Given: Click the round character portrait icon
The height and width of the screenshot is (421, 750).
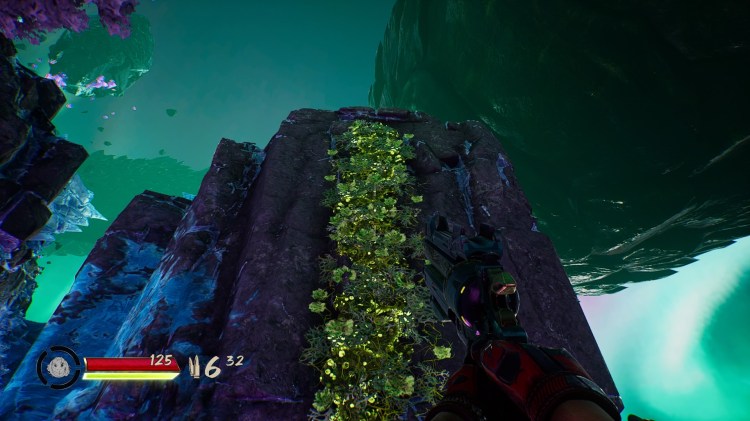Looking at the screenshot, I should (x=58, y=367).
